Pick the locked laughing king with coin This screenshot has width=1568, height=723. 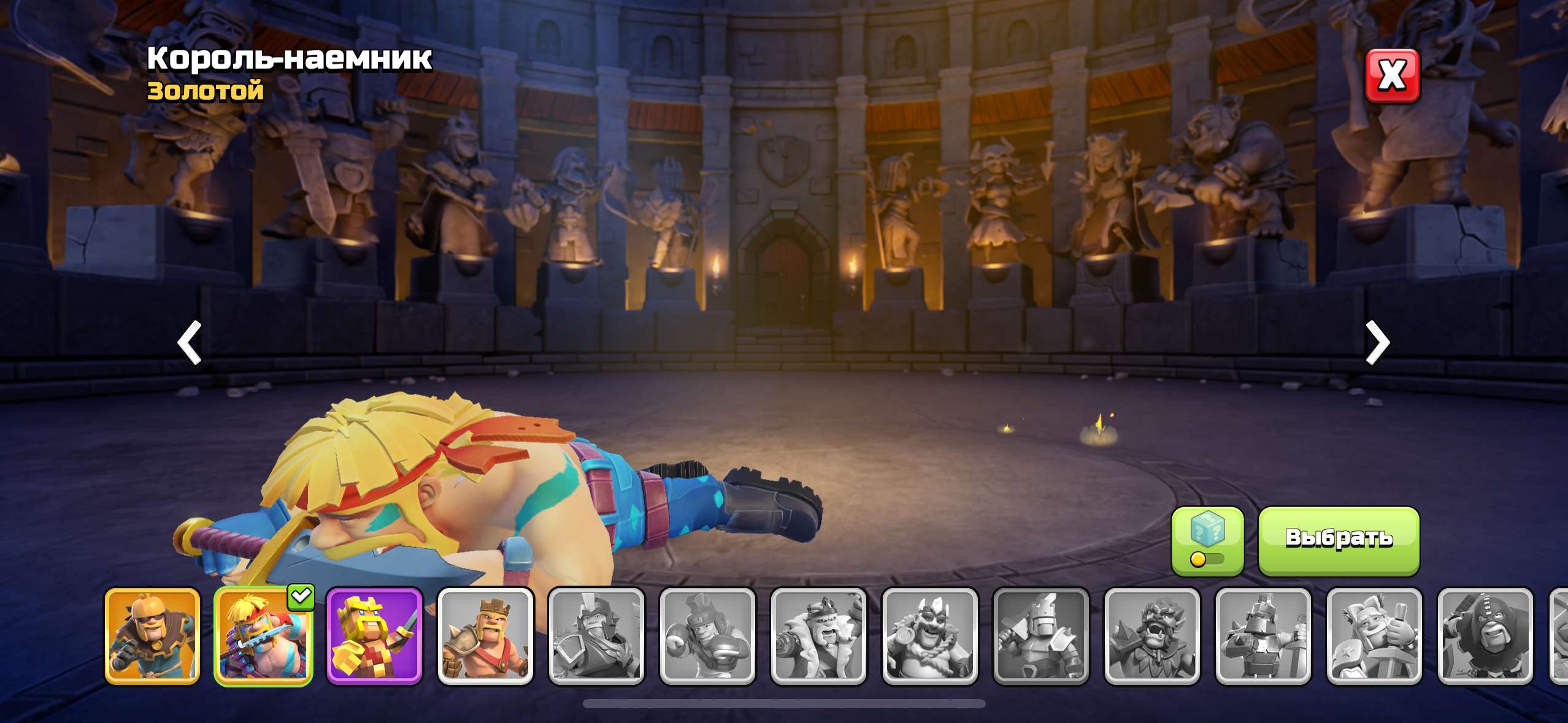point(929,636)
